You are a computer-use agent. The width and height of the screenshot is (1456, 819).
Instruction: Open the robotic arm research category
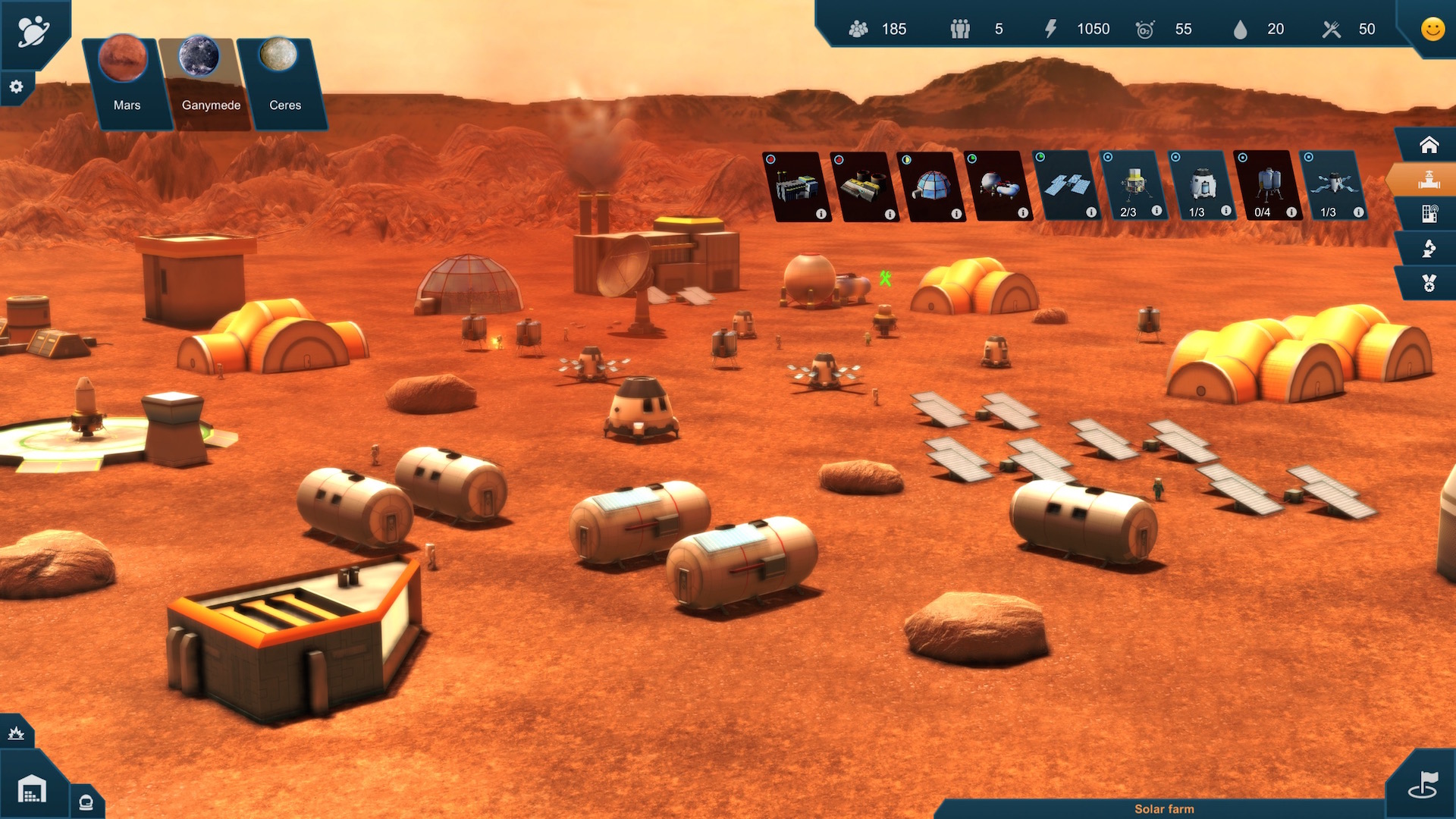[1429, 248]
